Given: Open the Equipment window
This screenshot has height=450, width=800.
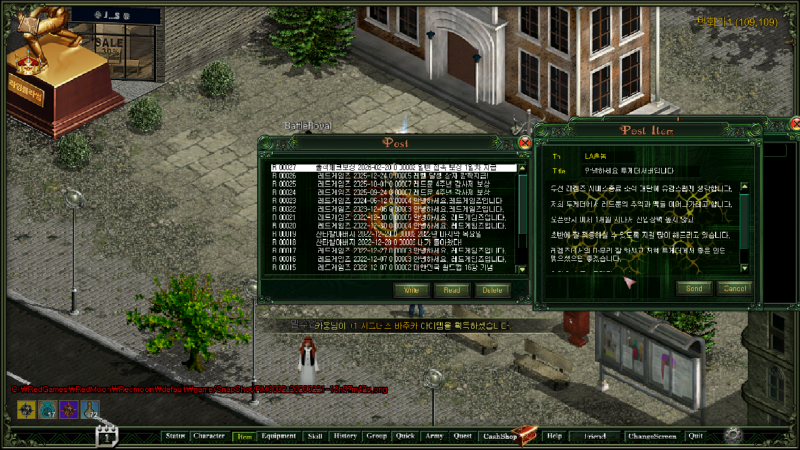Looking at the screenshot, I should click(279, 436).
